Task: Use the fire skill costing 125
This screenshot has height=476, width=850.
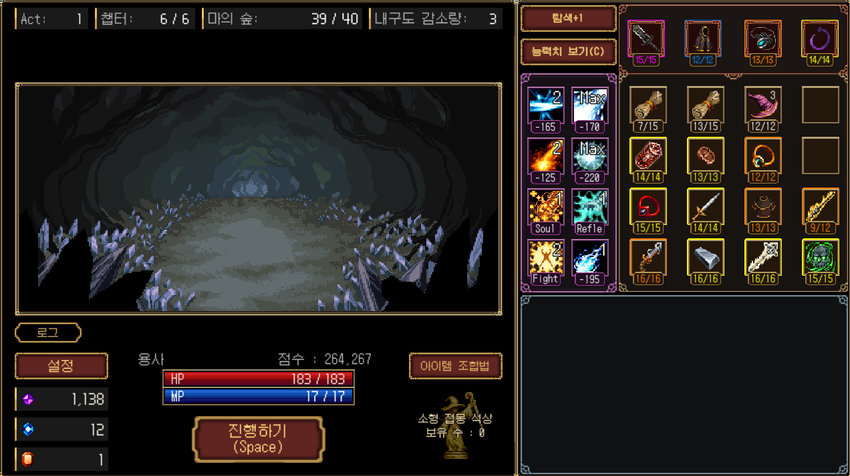Action: coord(546,157)
